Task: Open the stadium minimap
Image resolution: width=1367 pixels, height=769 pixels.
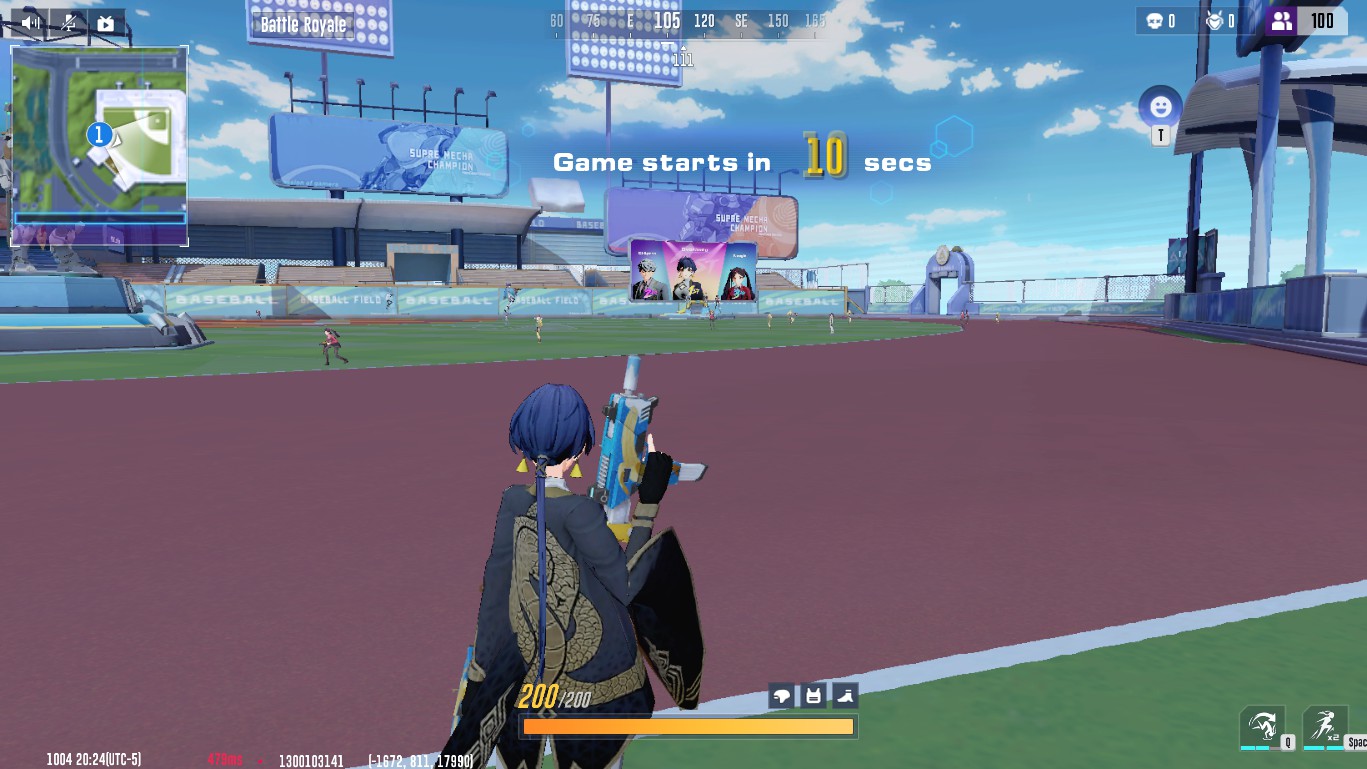Action: (99, 145)
